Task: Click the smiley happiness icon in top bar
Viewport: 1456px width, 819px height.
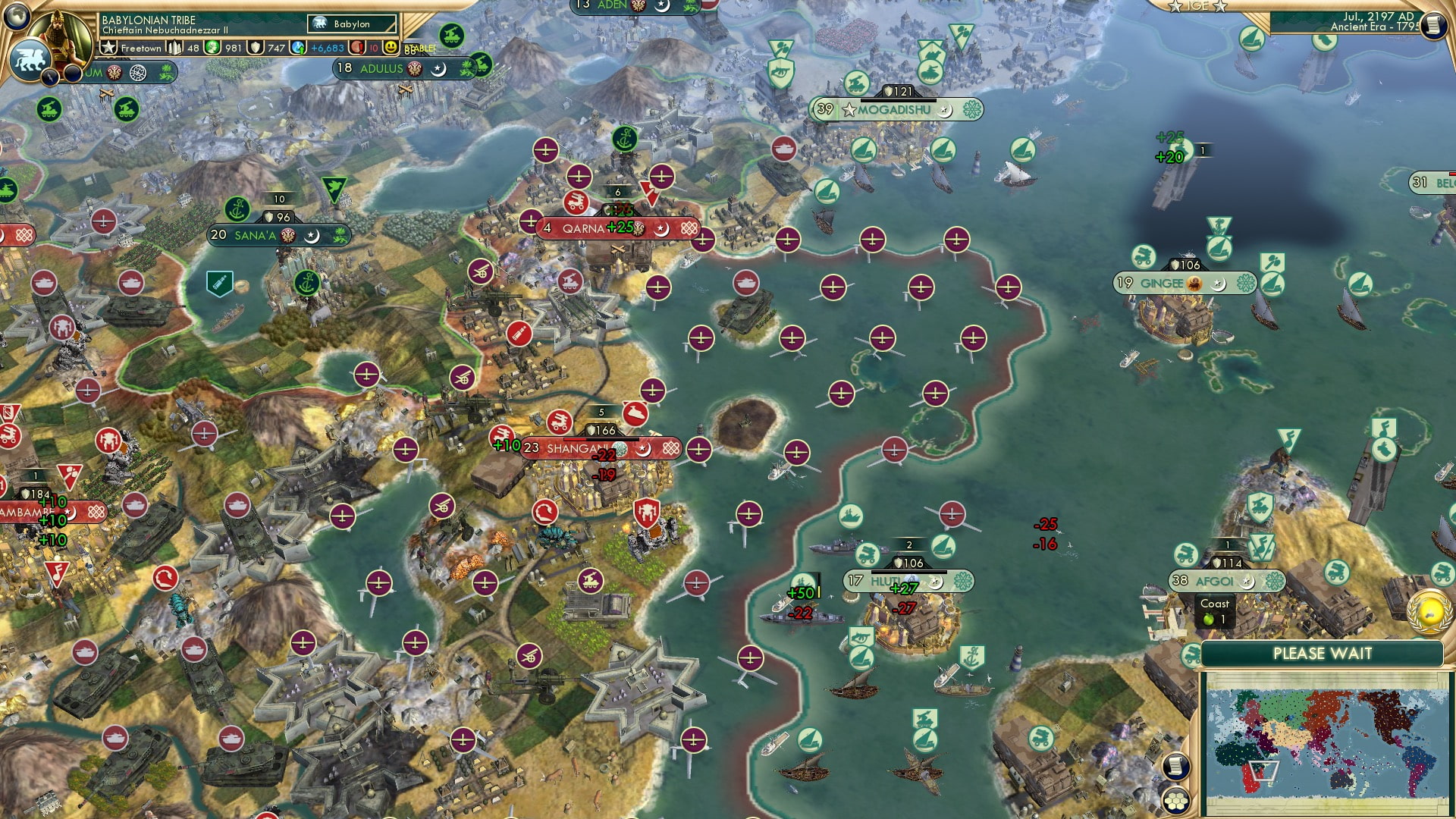Action: (391, 48)
